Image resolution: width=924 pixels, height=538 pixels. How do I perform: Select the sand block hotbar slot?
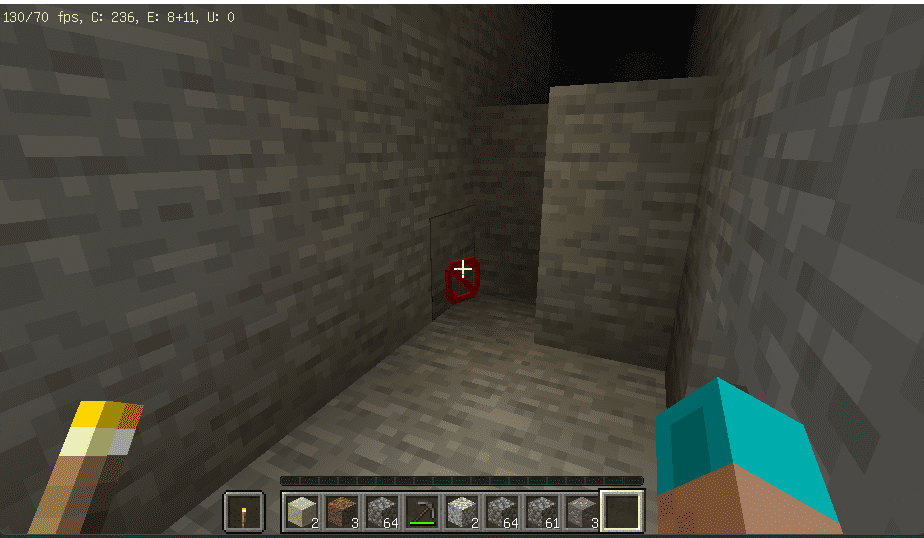tap(301, 512)
